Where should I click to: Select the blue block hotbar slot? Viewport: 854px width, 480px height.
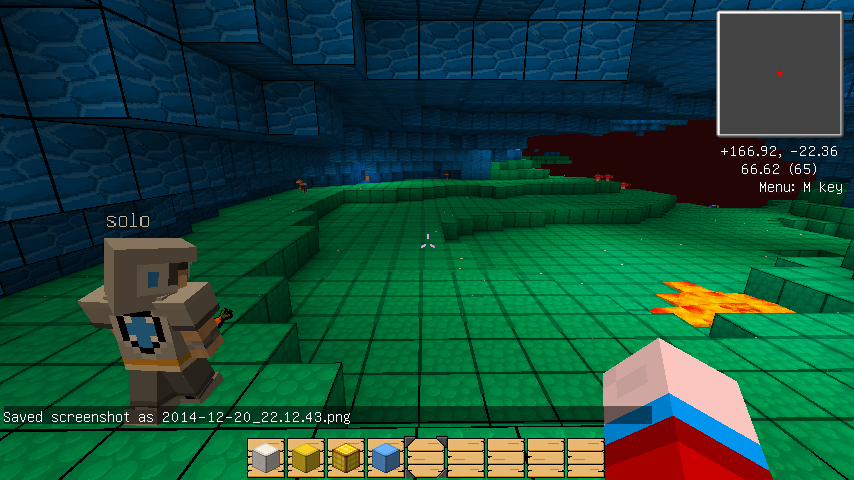pyautogui.click(x=386, y=457)
